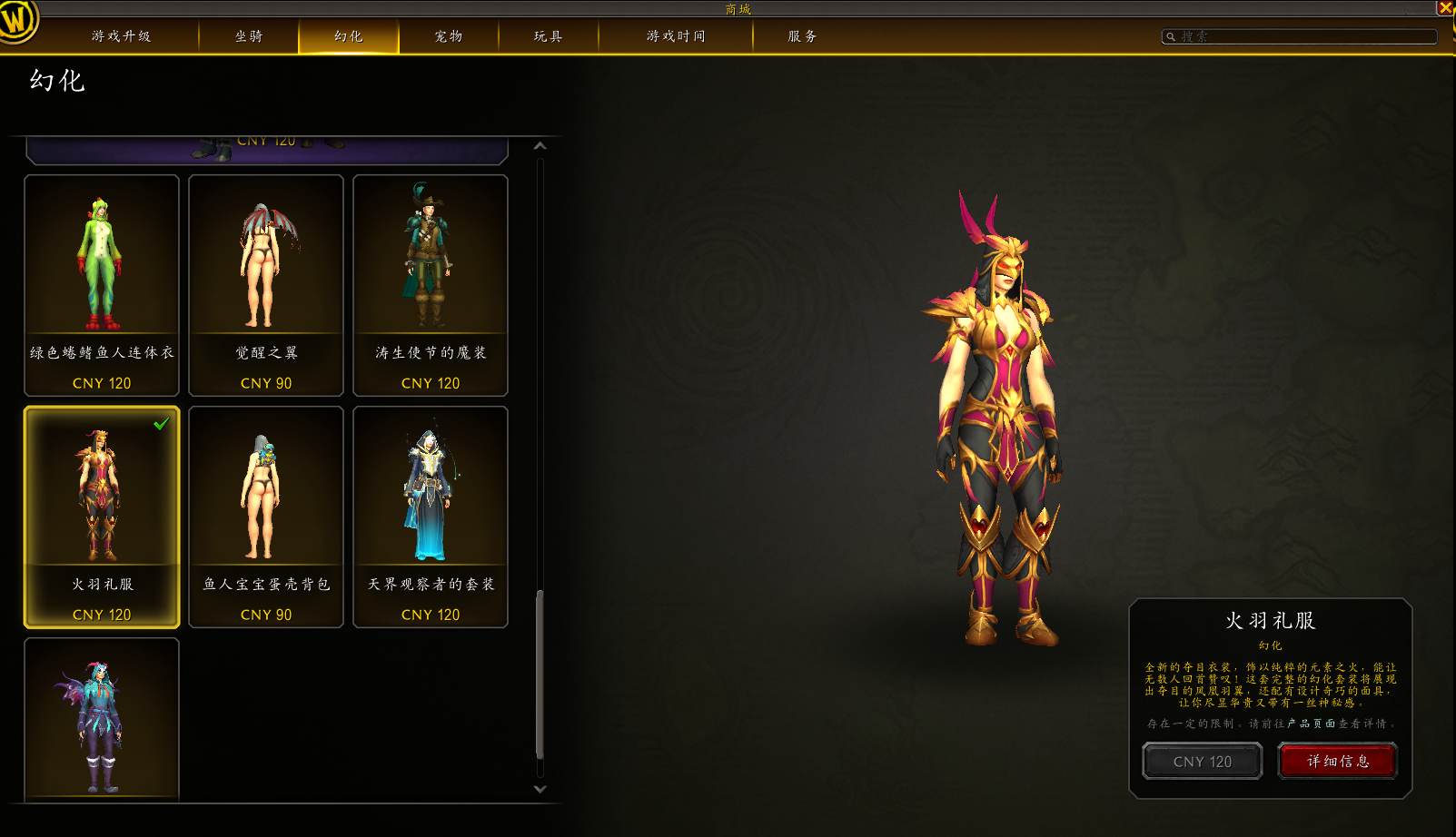Choose the 觉醒之翼 wings card

[266, 285]
